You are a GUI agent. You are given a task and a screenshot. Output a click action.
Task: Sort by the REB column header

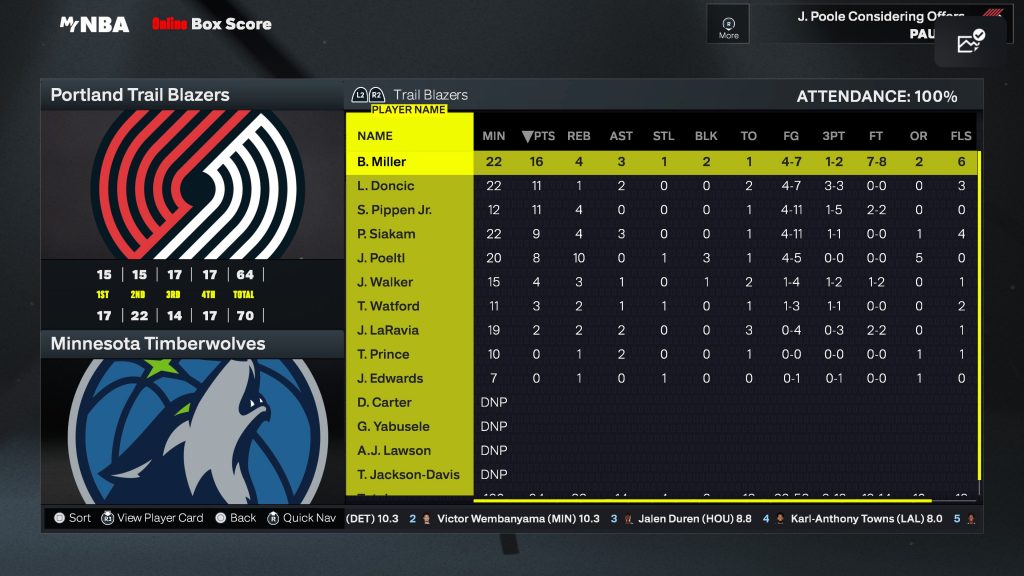click(579, 136)
